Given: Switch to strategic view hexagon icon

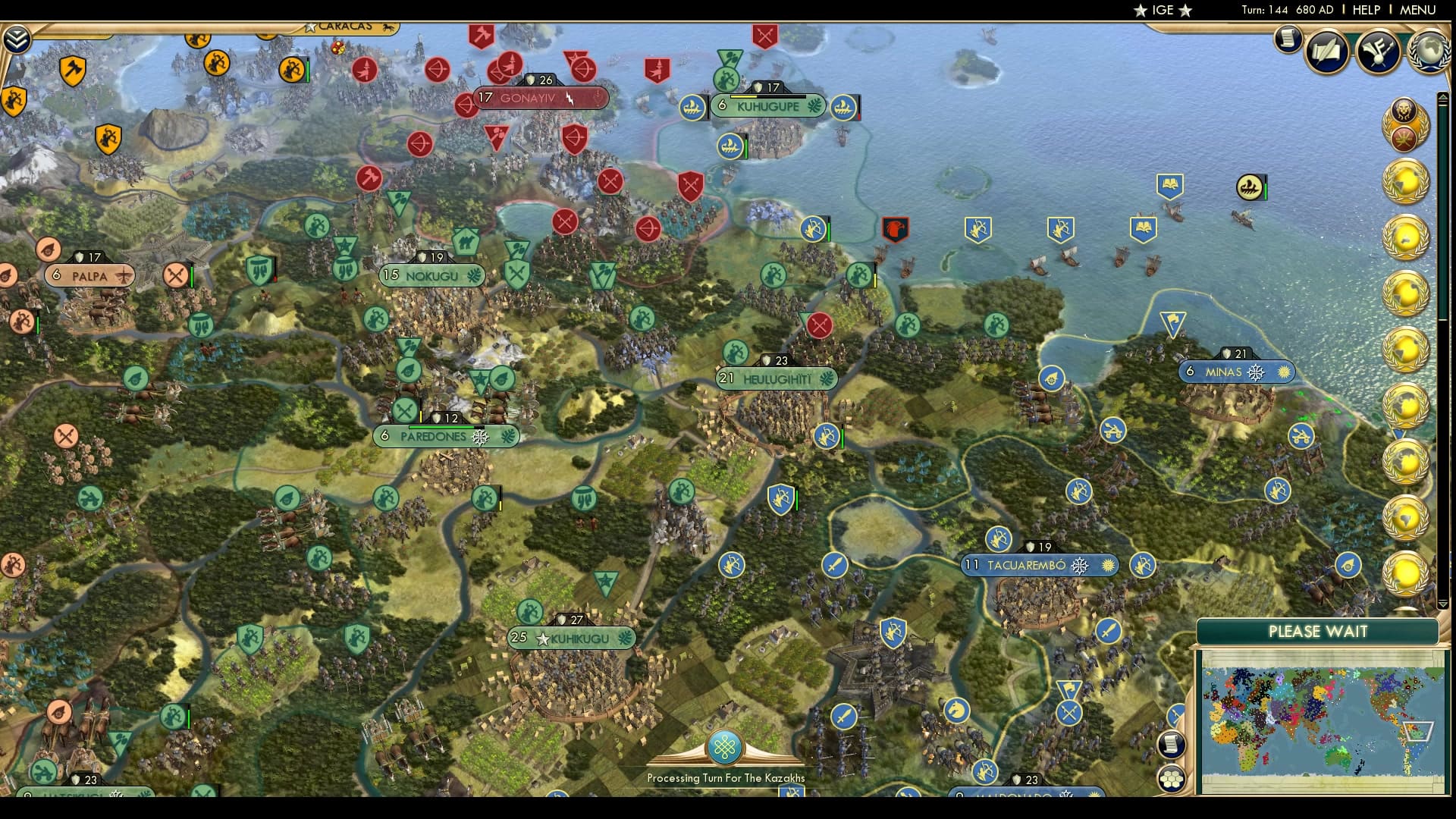Looking at the screenshot, I should coord(1172,778).
